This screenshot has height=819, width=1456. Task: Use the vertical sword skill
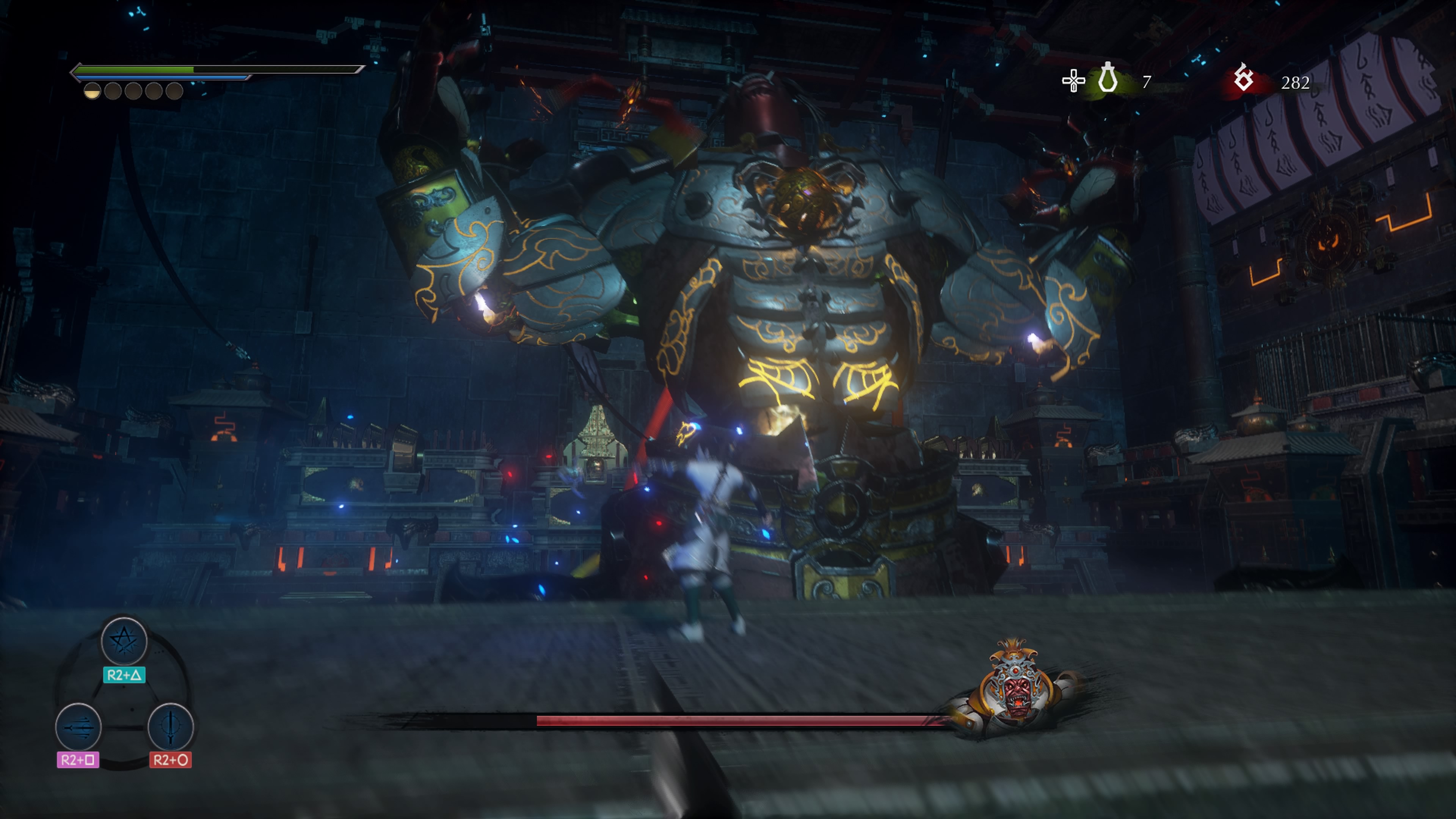[x=170, y=727]
